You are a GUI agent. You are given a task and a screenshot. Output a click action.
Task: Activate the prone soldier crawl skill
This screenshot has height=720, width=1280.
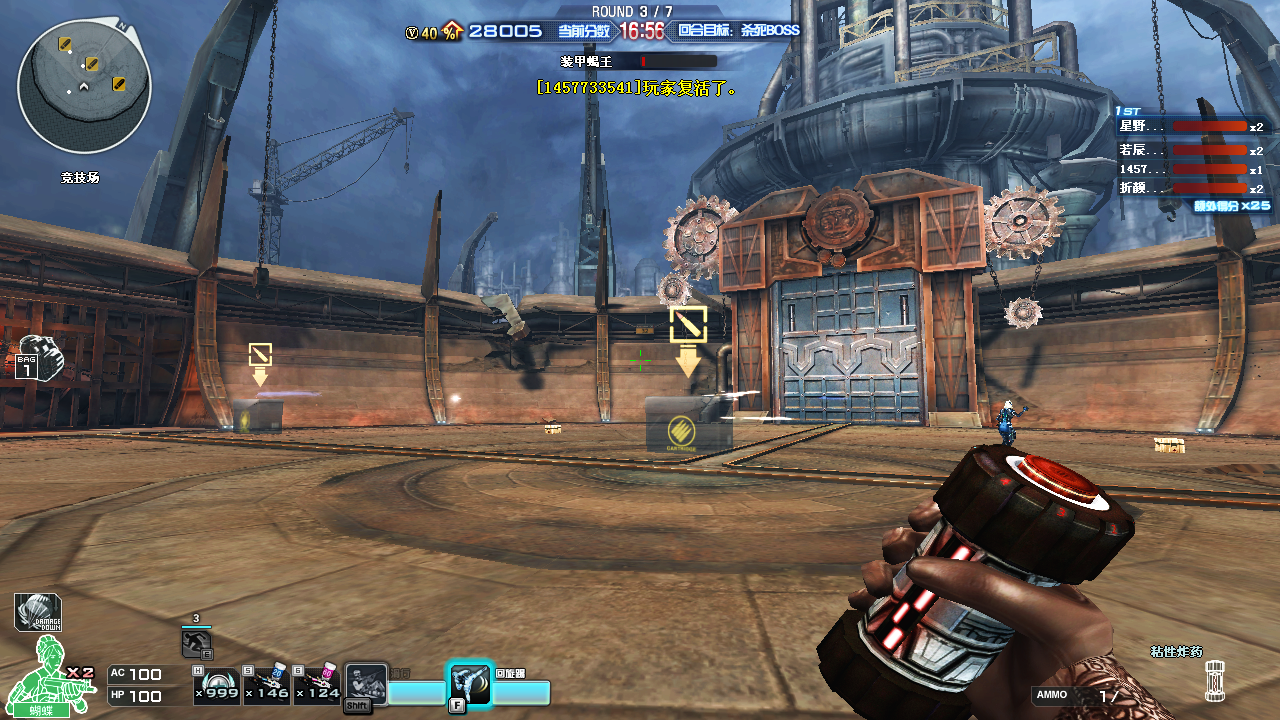366,686
